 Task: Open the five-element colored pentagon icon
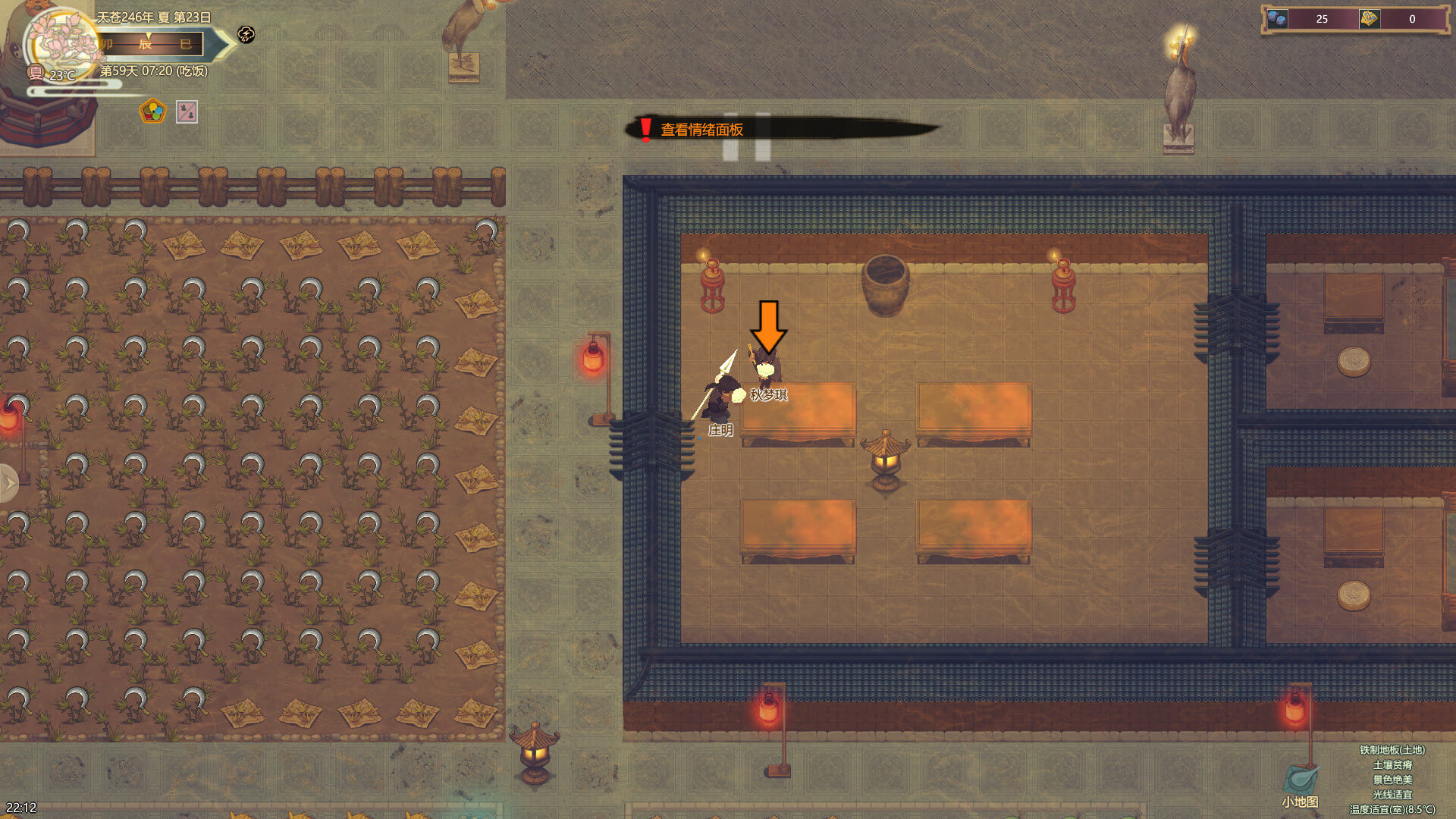[x=153, y=112]
